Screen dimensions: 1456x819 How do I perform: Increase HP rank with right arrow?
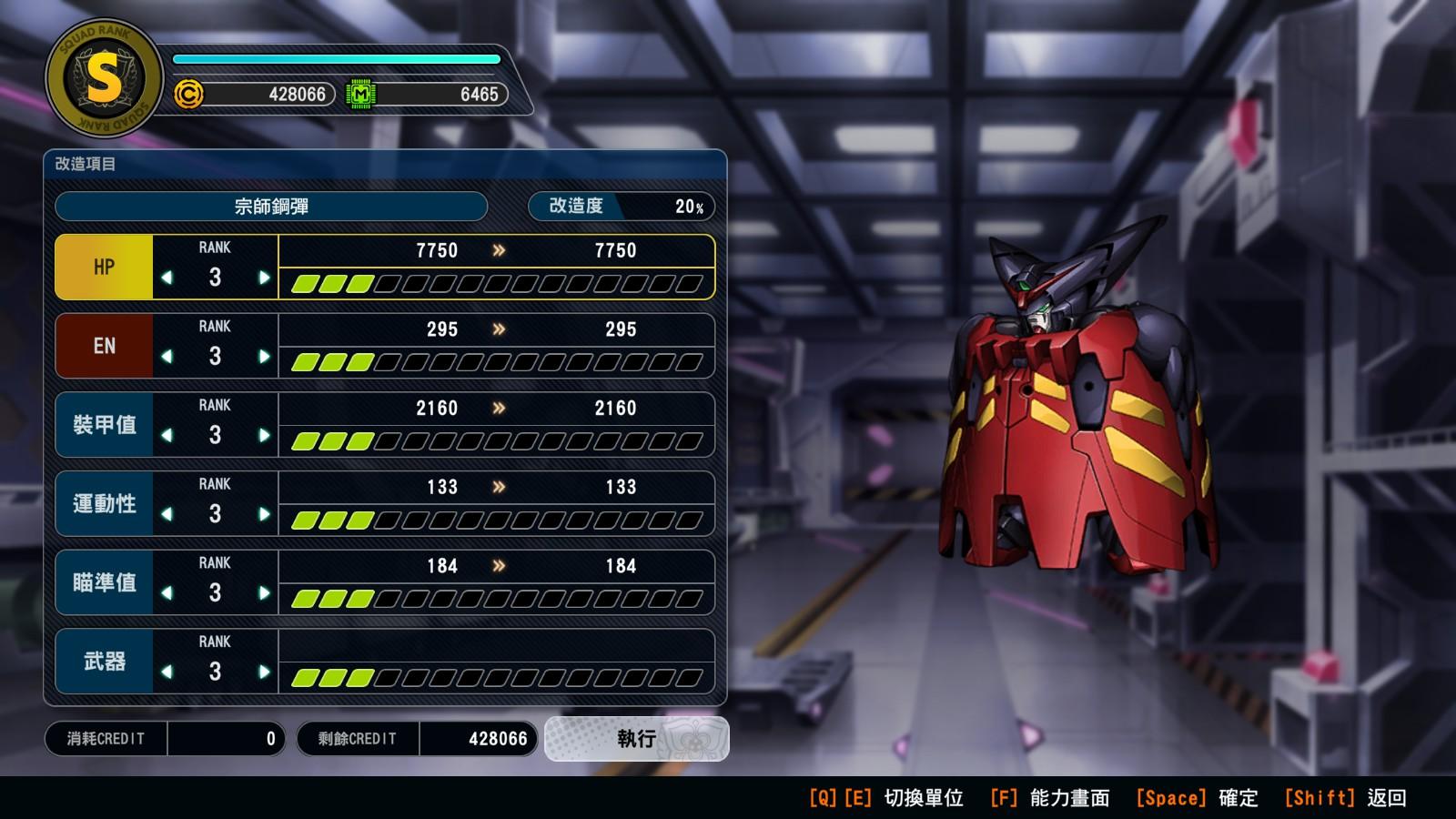(x=264, y=278)
